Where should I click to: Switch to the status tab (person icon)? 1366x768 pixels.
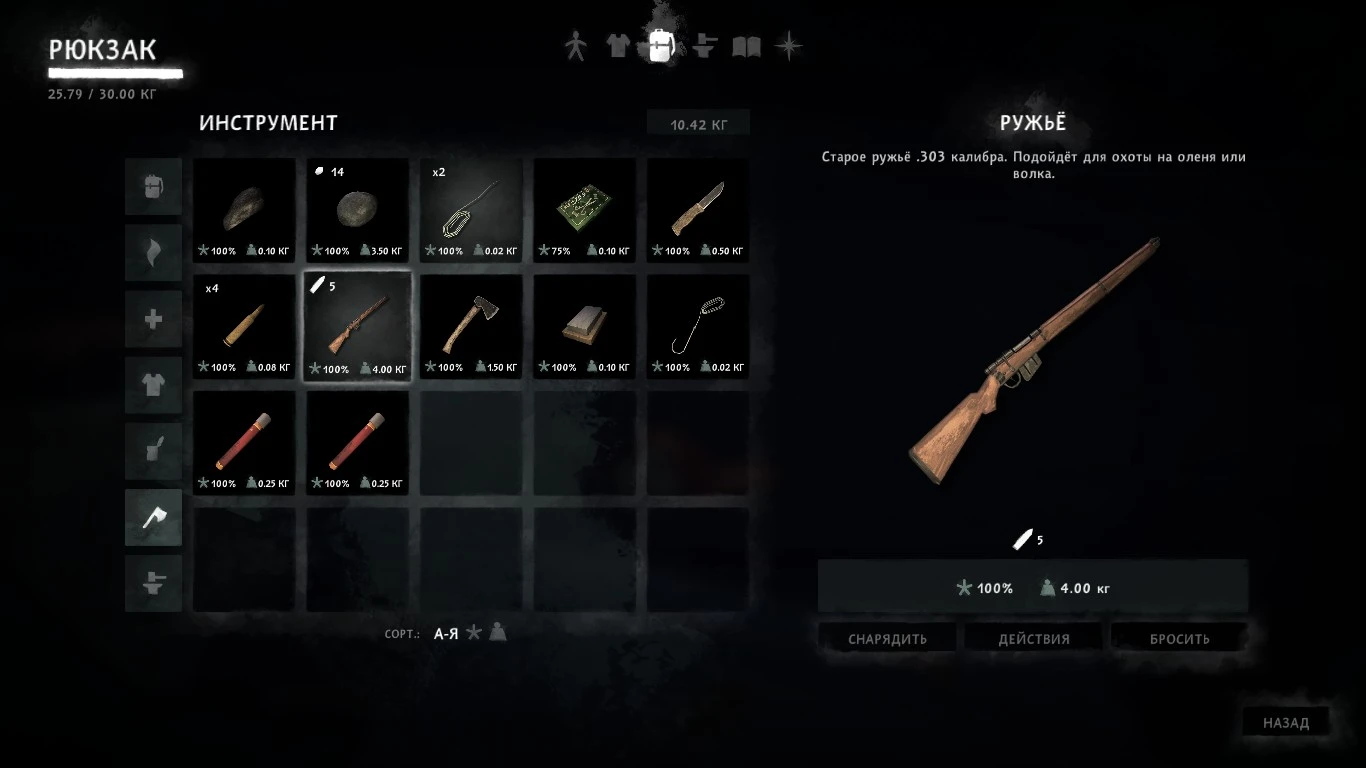pos(575,44)
